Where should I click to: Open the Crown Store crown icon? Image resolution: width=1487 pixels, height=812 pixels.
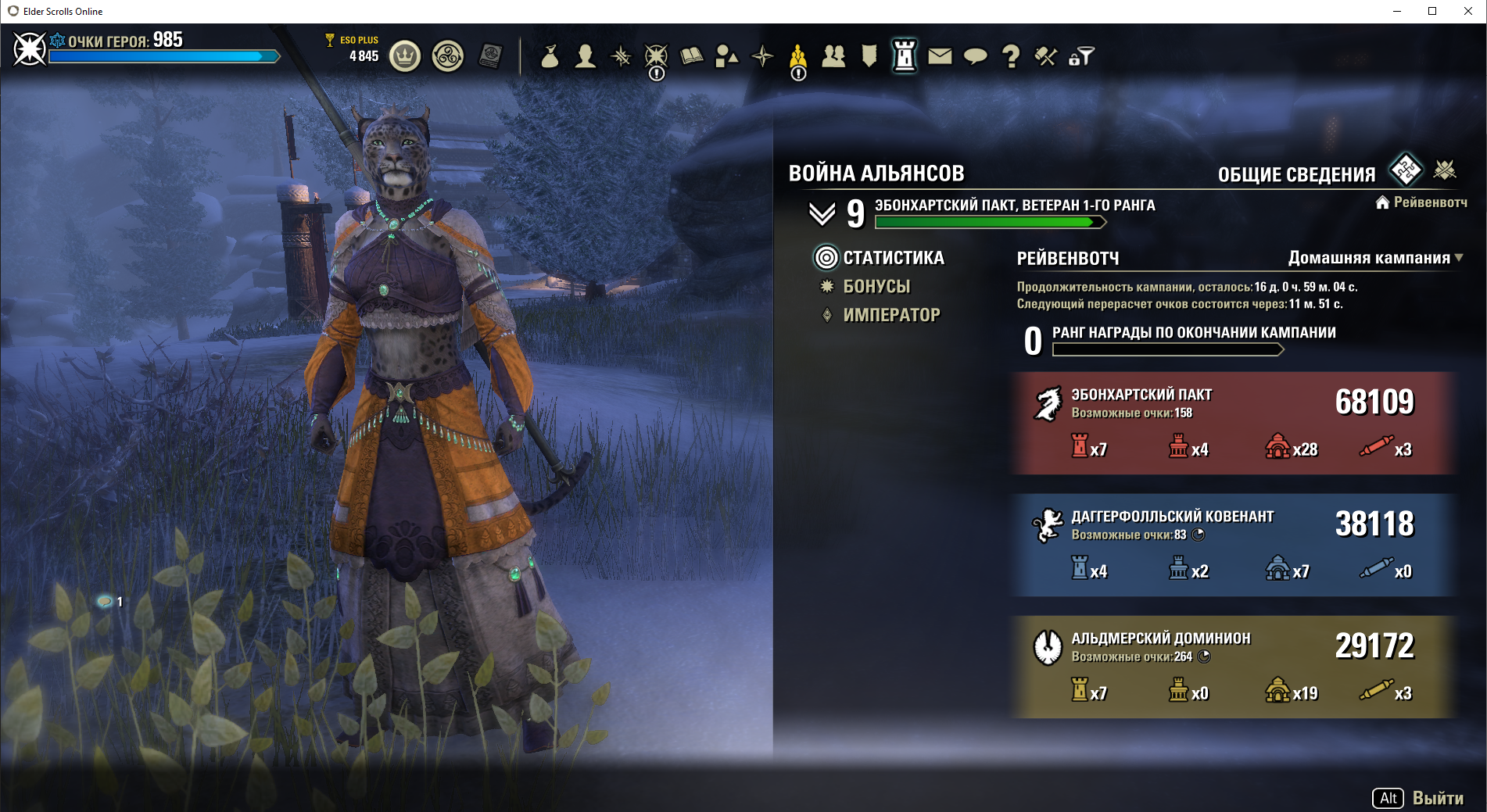[405, 56]
